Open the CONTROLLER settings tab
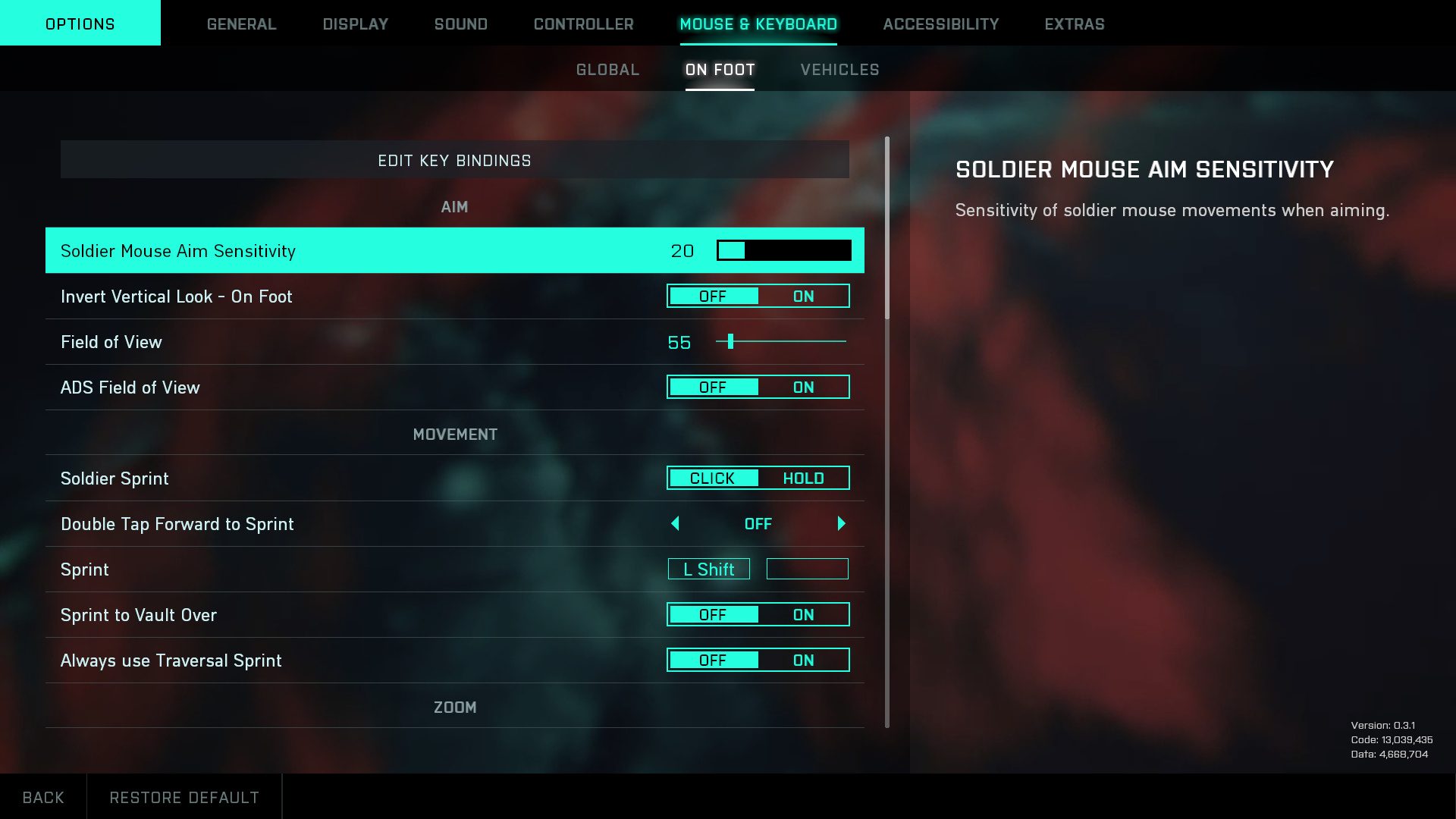Screen dimensions: 1456x819 (583, 24)
